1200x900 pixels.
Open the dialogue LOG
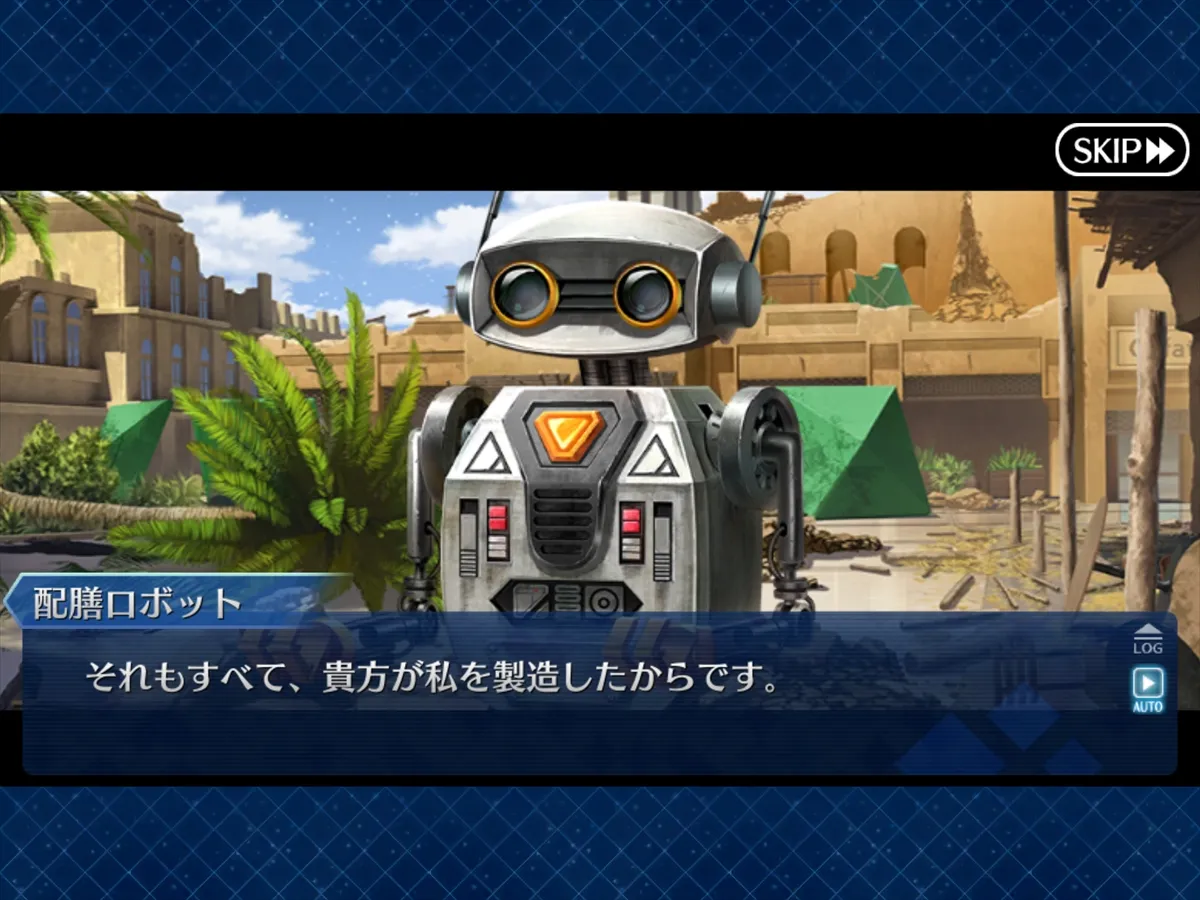[x=1147, y=640]
